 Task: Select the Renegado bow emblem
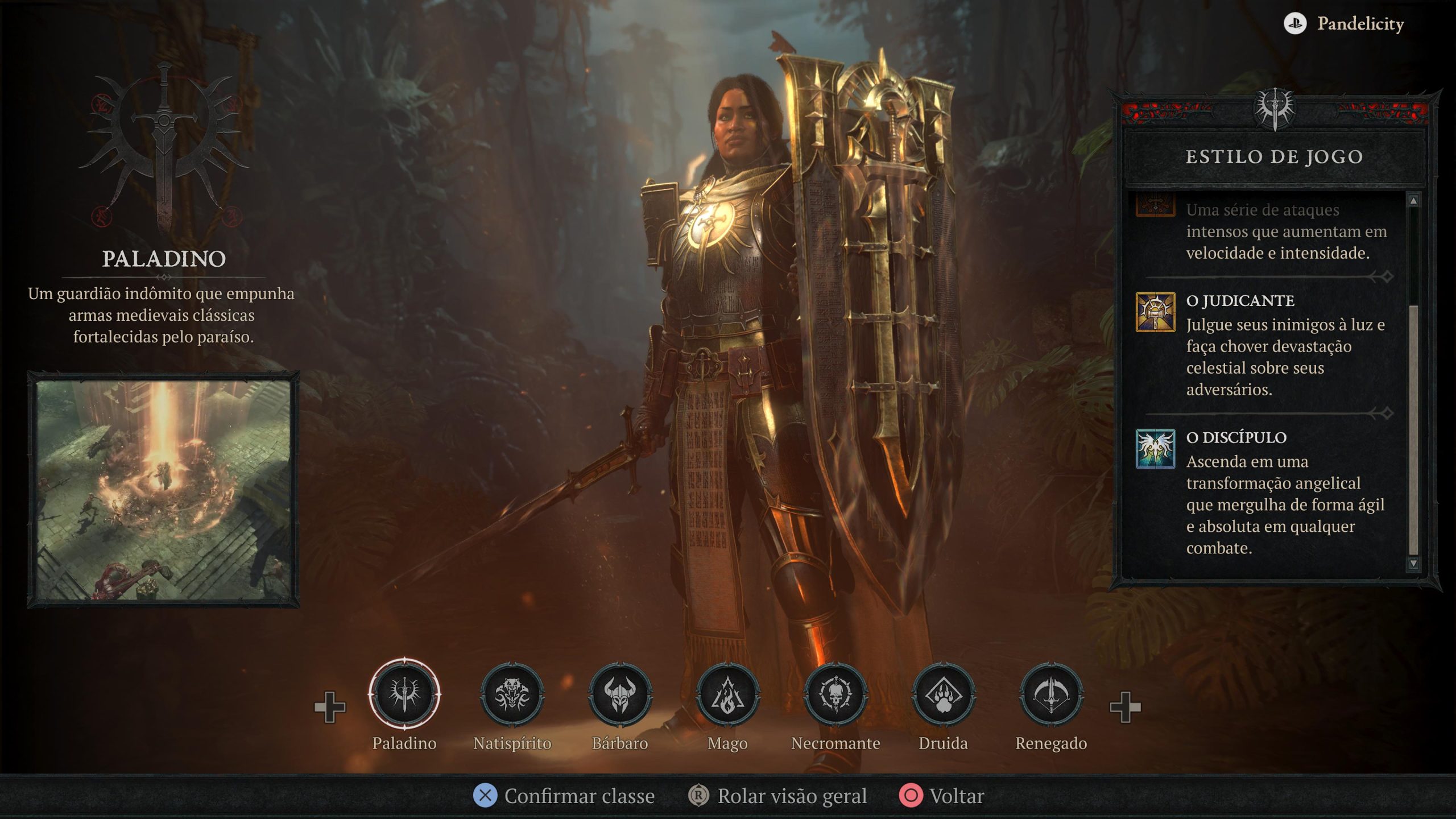click(1051, 694)
